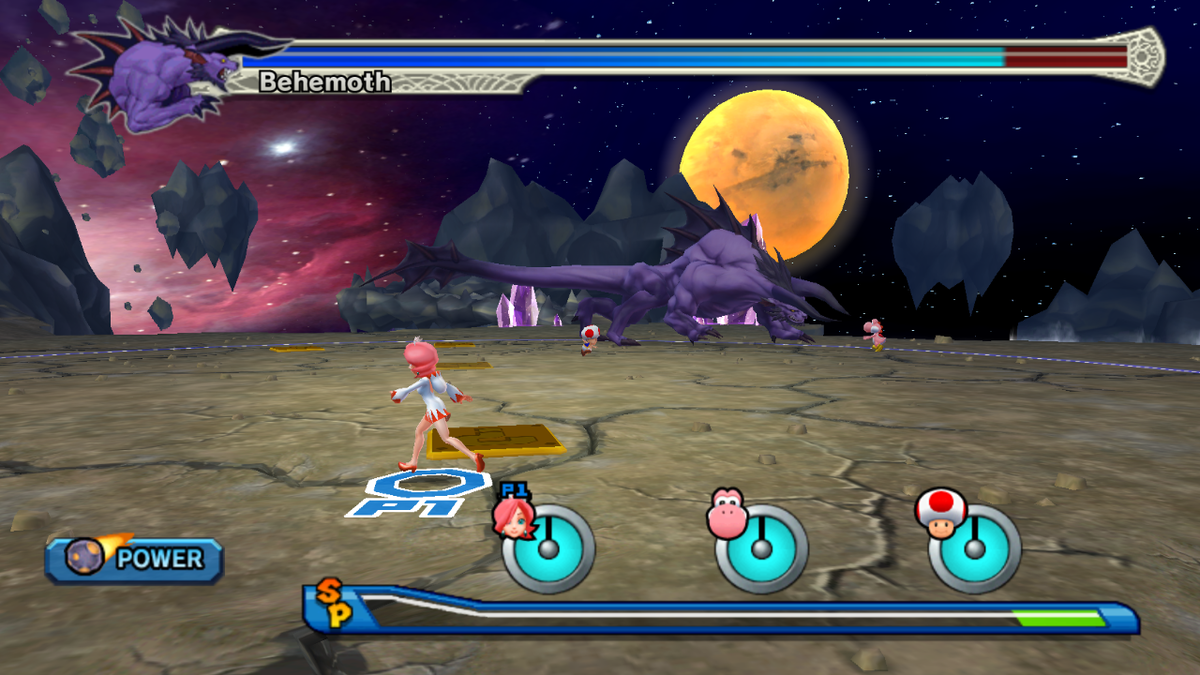Viewport: 1200px width, 675px height.
Task: Select the POWER ball item badge
Action: point(134,559)
